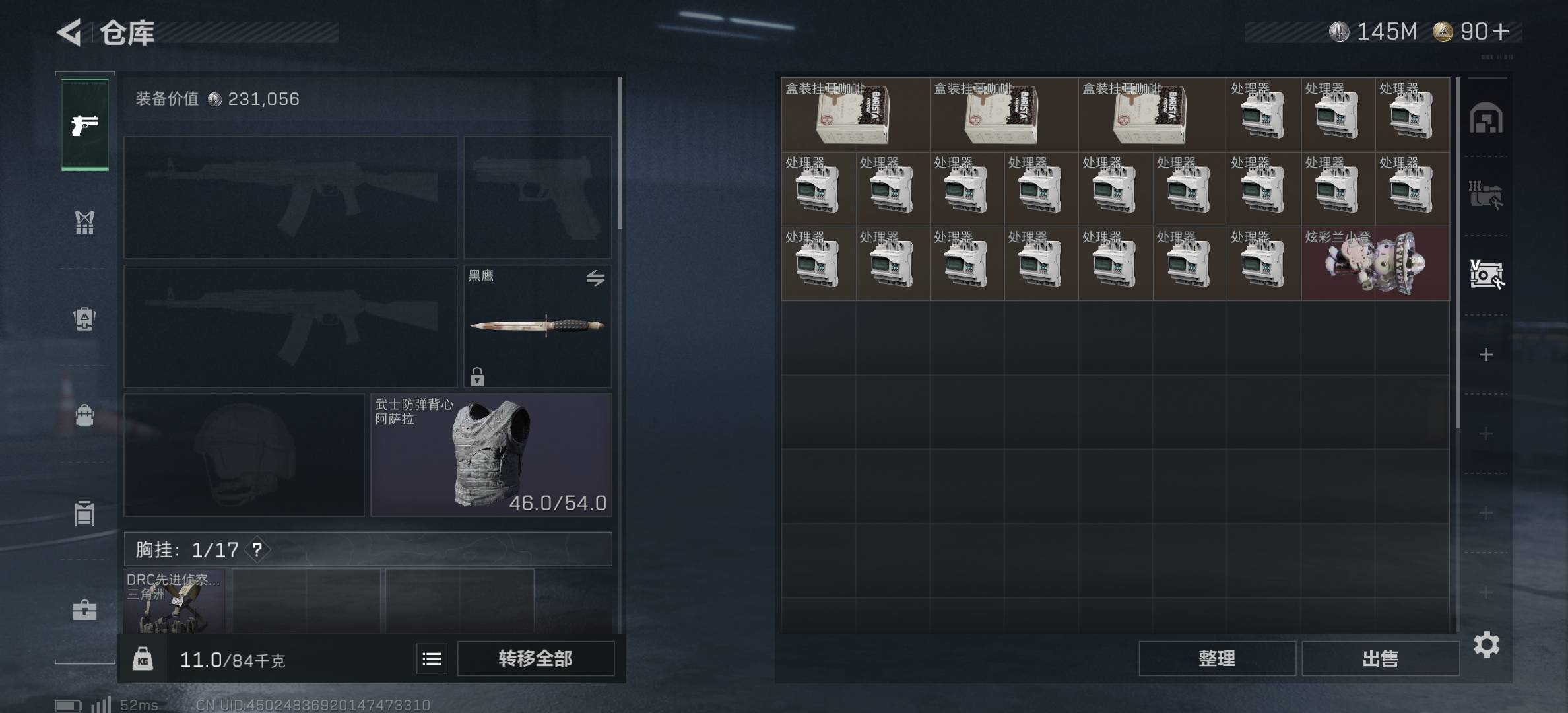Open the briefcase category on left sidebar
Image resolution: width=1568 pixels, height=713 pixels.
(x=84, y=609)
